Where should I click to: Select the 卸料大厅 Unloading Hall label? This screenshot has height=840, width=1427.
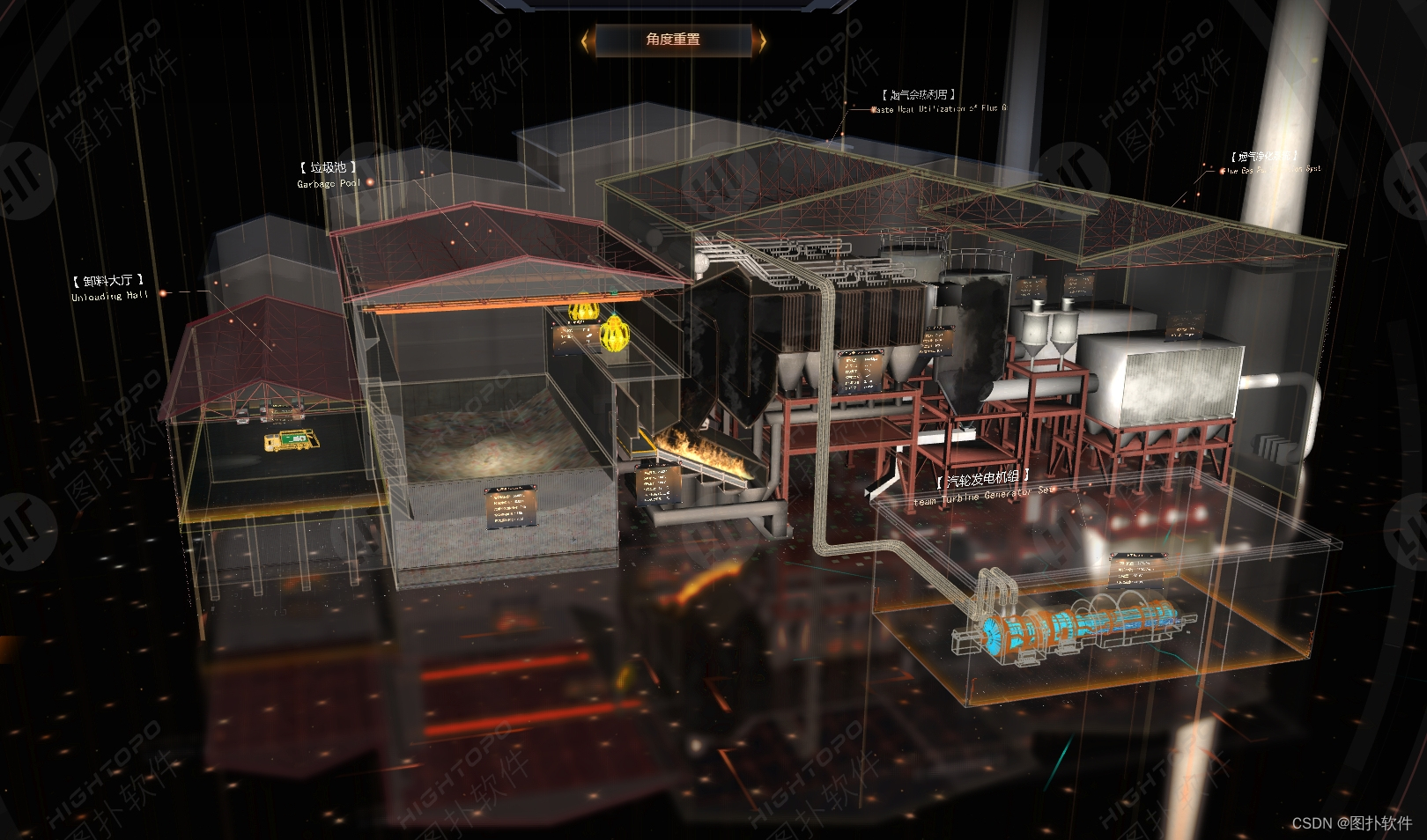click(109, 287)
